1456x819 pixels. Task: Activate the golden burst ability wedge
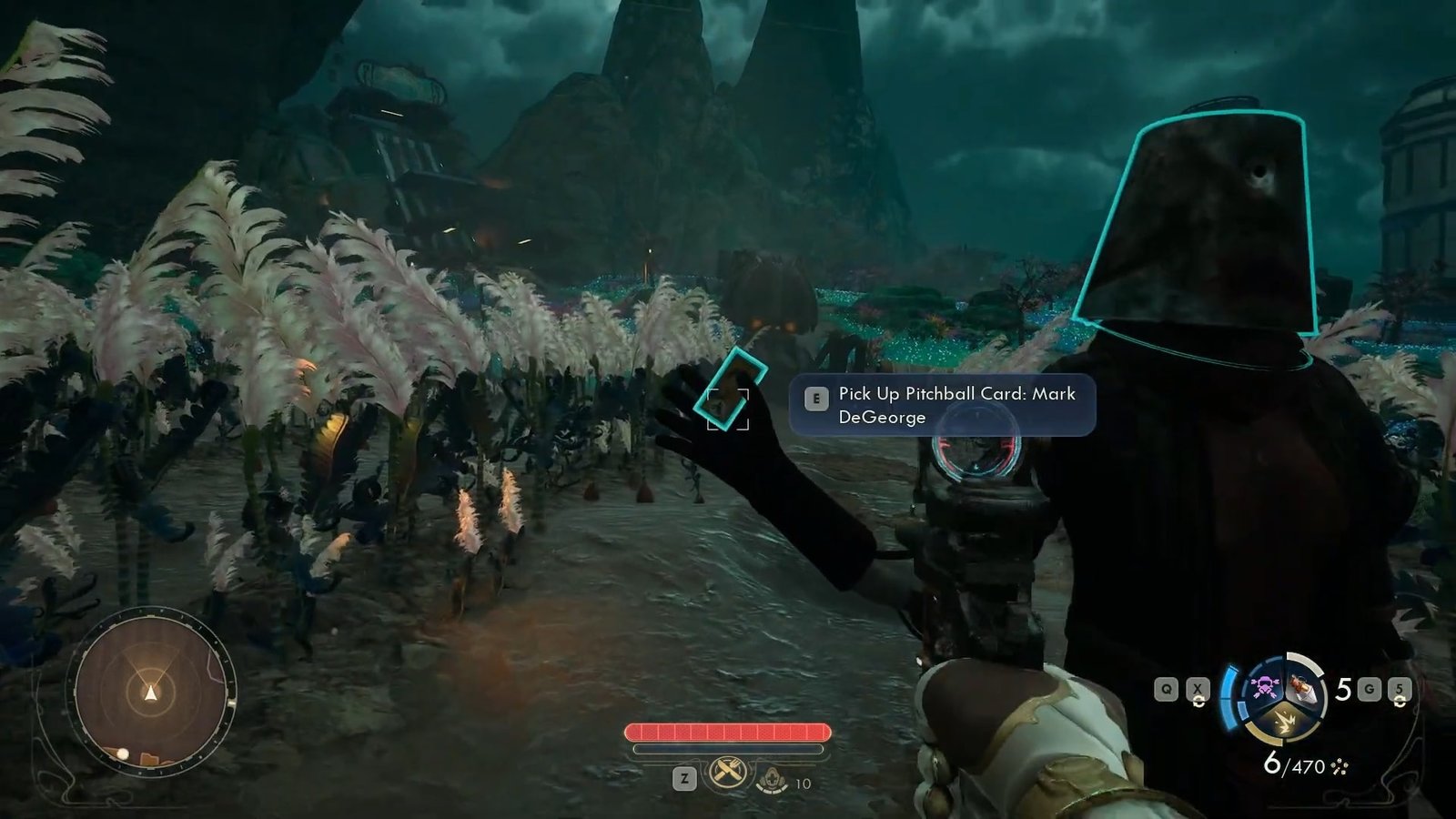tap(1285, 724)
